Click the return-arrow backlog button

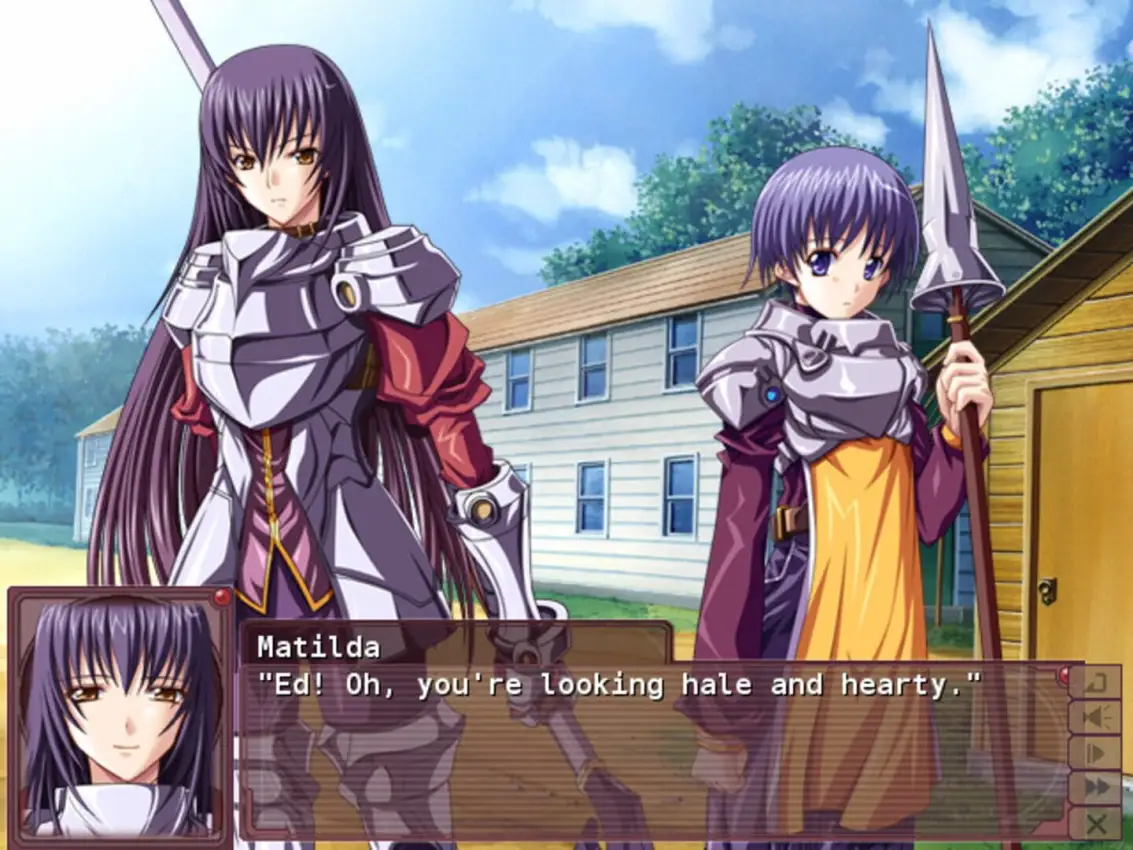click(x=1095, y=683)
